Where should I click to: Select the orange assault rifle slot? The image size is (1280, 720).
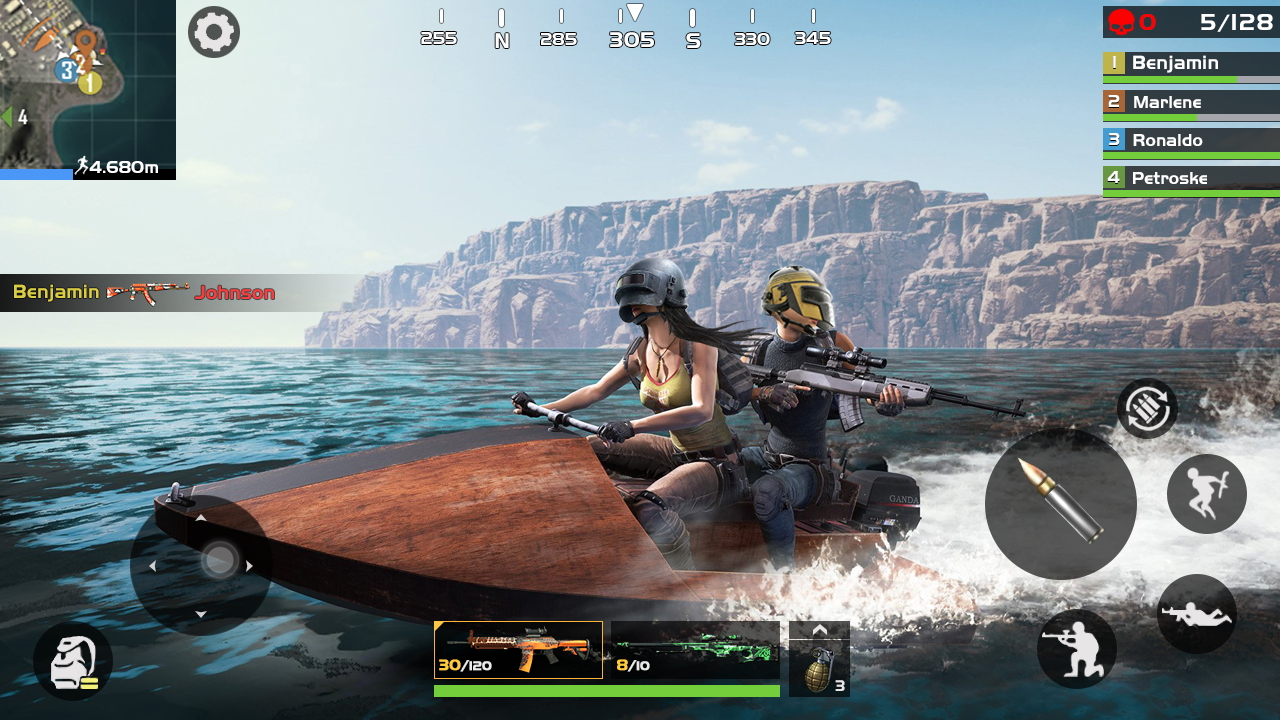(518, 650)
